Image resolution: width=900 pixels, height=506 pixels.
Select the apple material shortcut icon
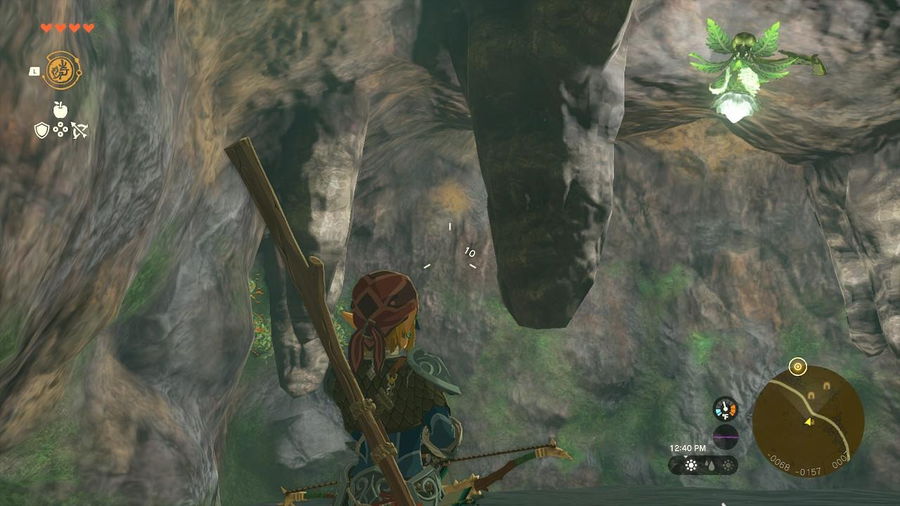click(x=61, y=110)
